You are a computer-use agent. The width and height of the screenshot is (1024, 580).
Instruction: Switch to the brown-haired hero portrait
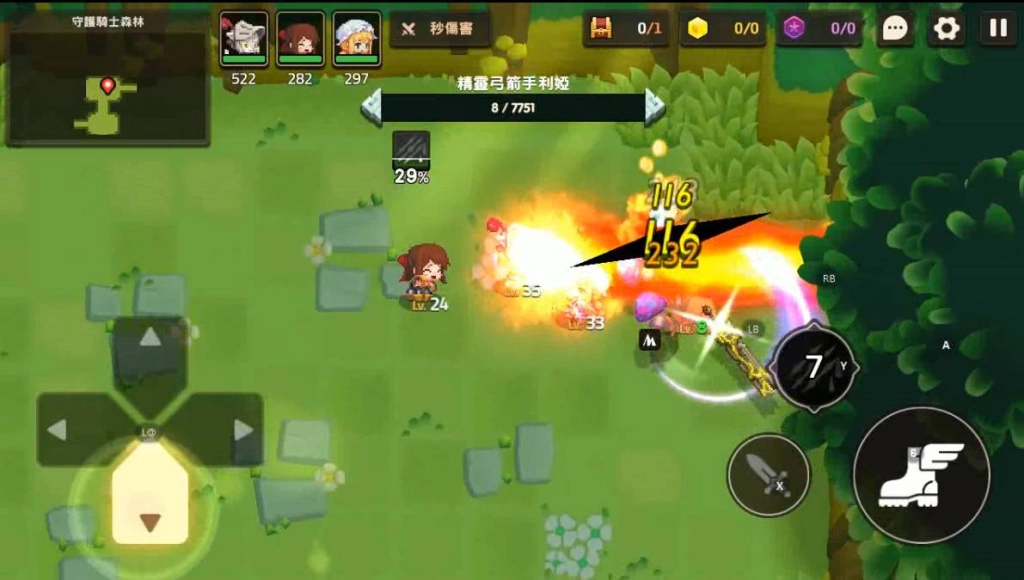[300, 39]
